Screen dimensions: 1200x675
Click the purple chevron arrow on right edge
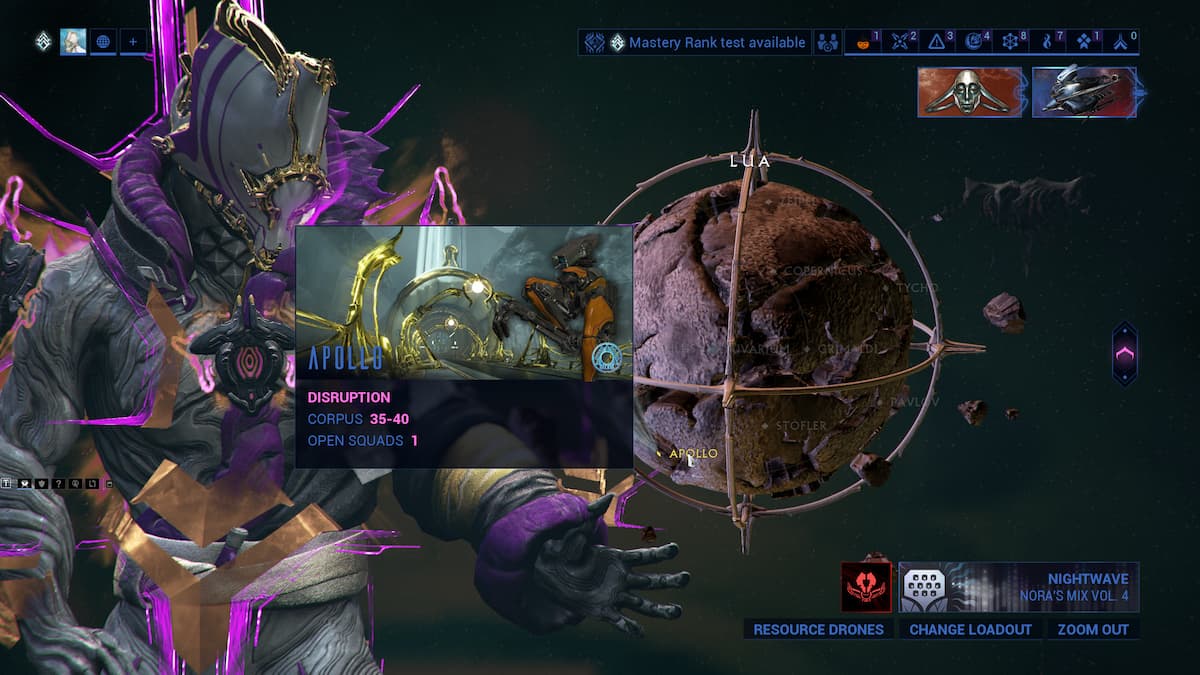coord(1125,353)
